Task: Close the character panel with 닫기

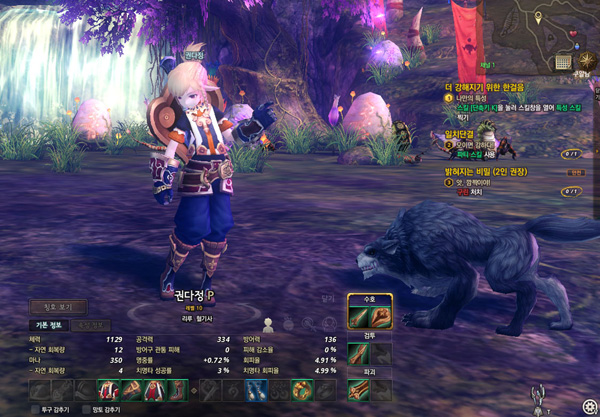Action: click(x=327, y=298)
